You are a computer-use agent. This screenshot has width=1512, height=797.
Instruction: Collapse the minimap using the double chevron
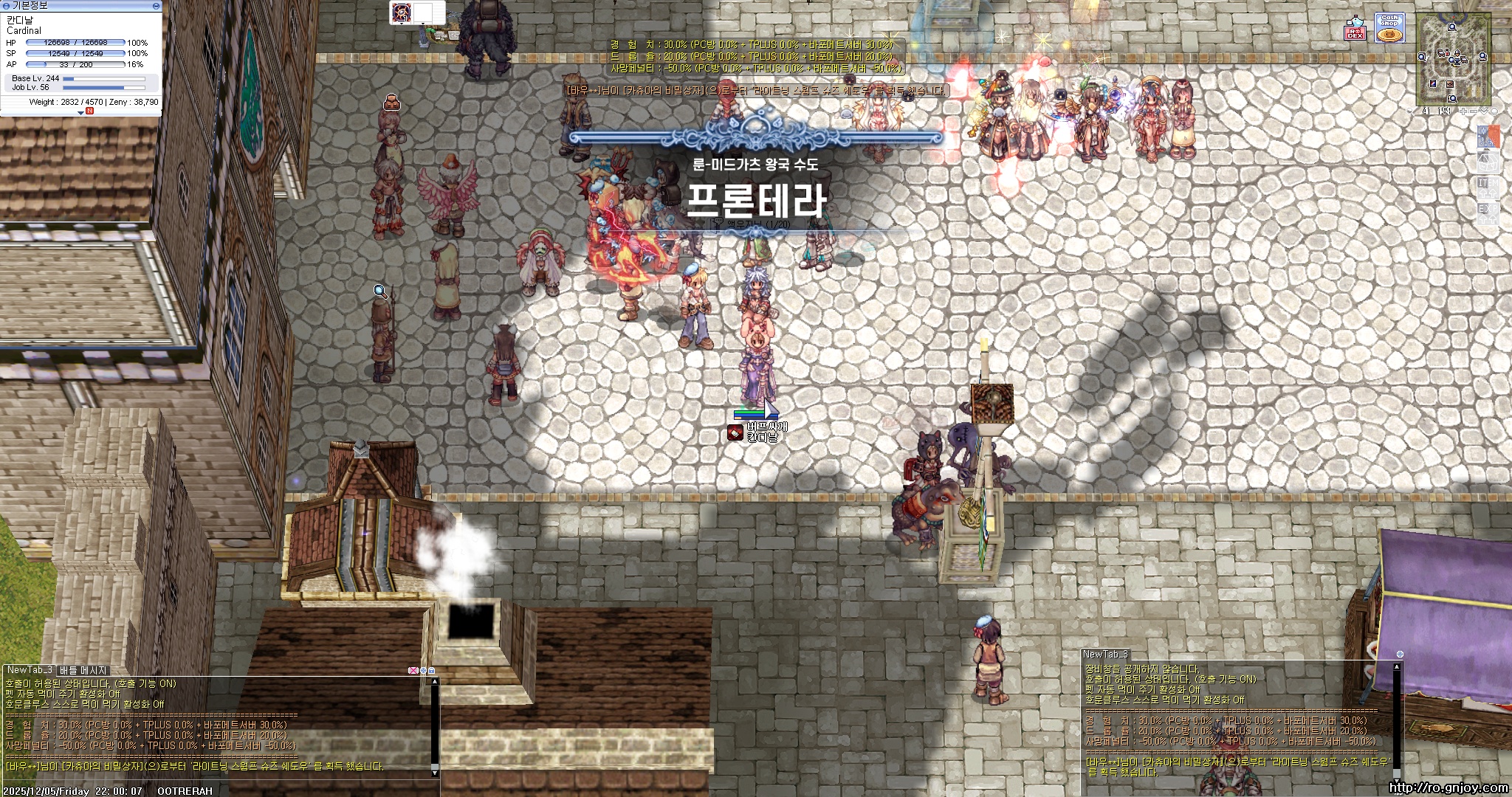tap(1484, 111)
